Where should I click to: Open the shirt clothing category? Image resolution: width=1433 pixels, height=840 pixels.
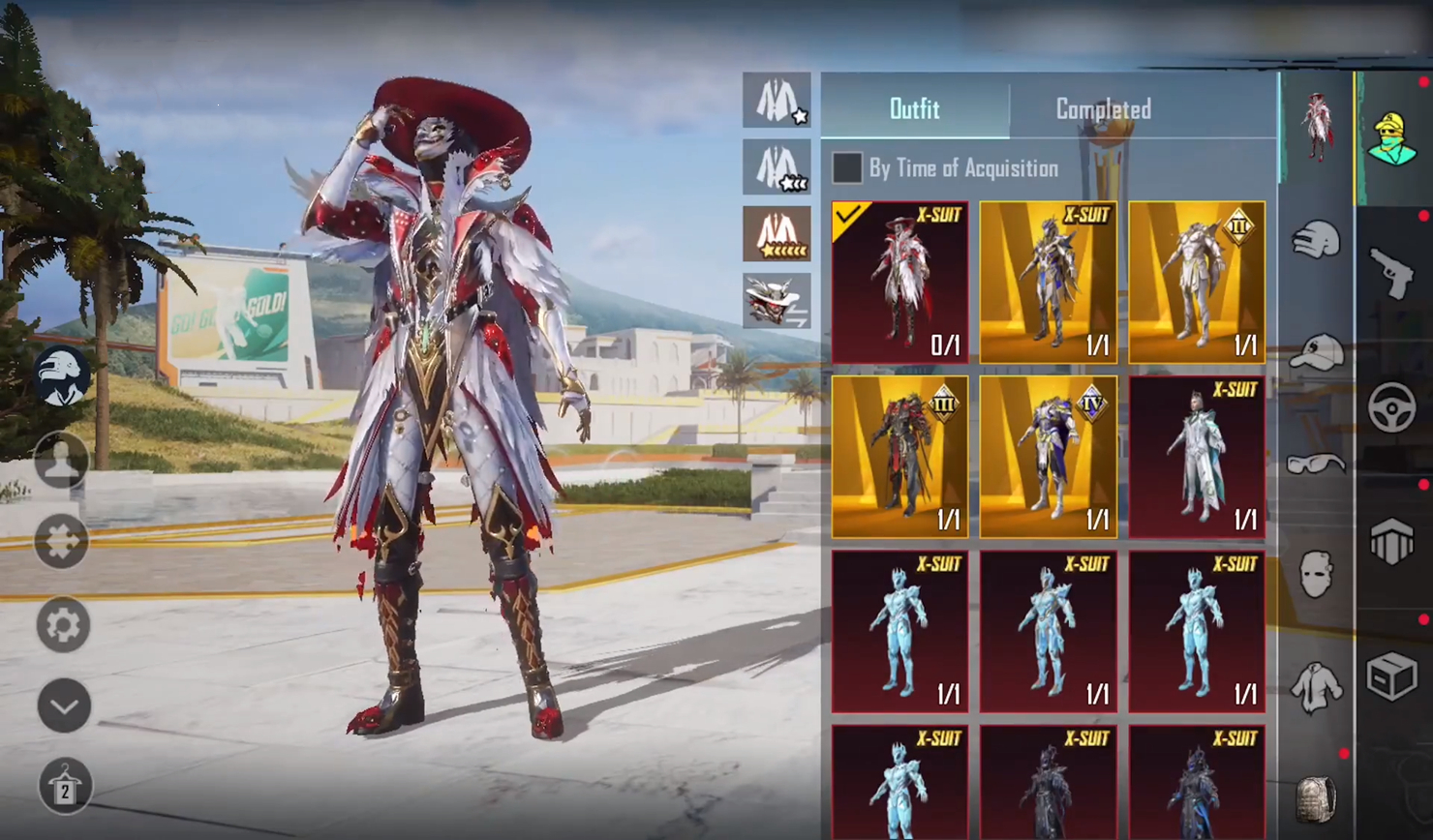pyautogui.click(x=1316, y=687)
